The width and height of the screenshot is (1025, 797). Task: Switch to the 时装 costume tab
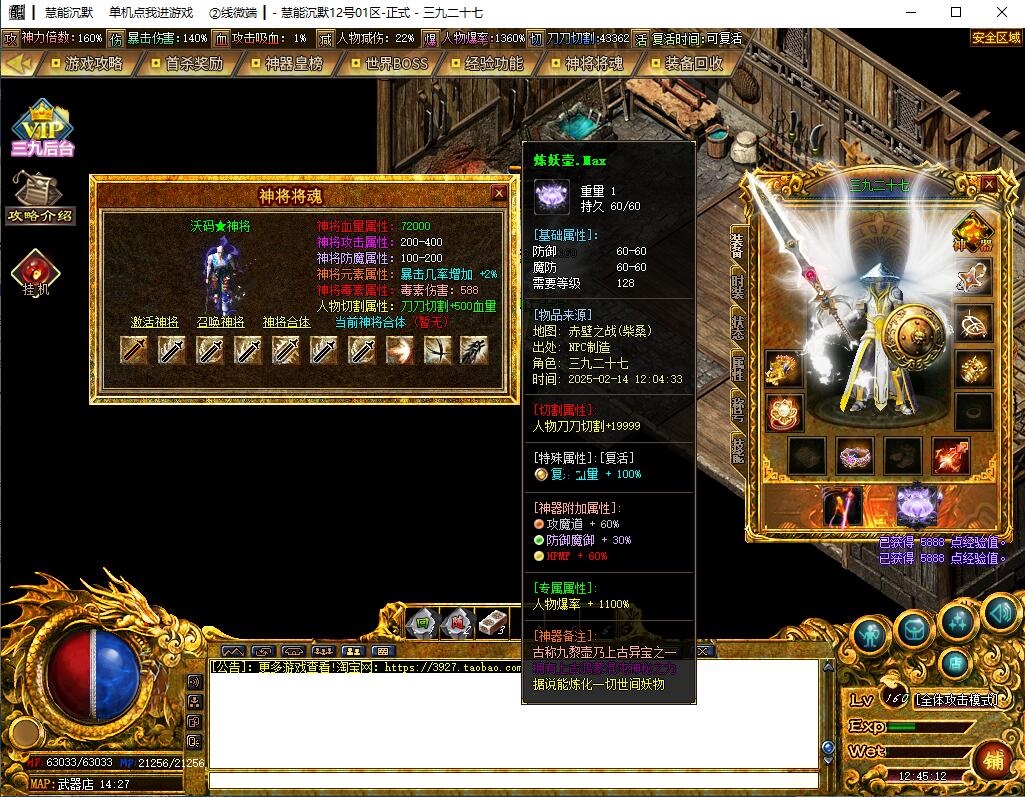pos(737,288)
